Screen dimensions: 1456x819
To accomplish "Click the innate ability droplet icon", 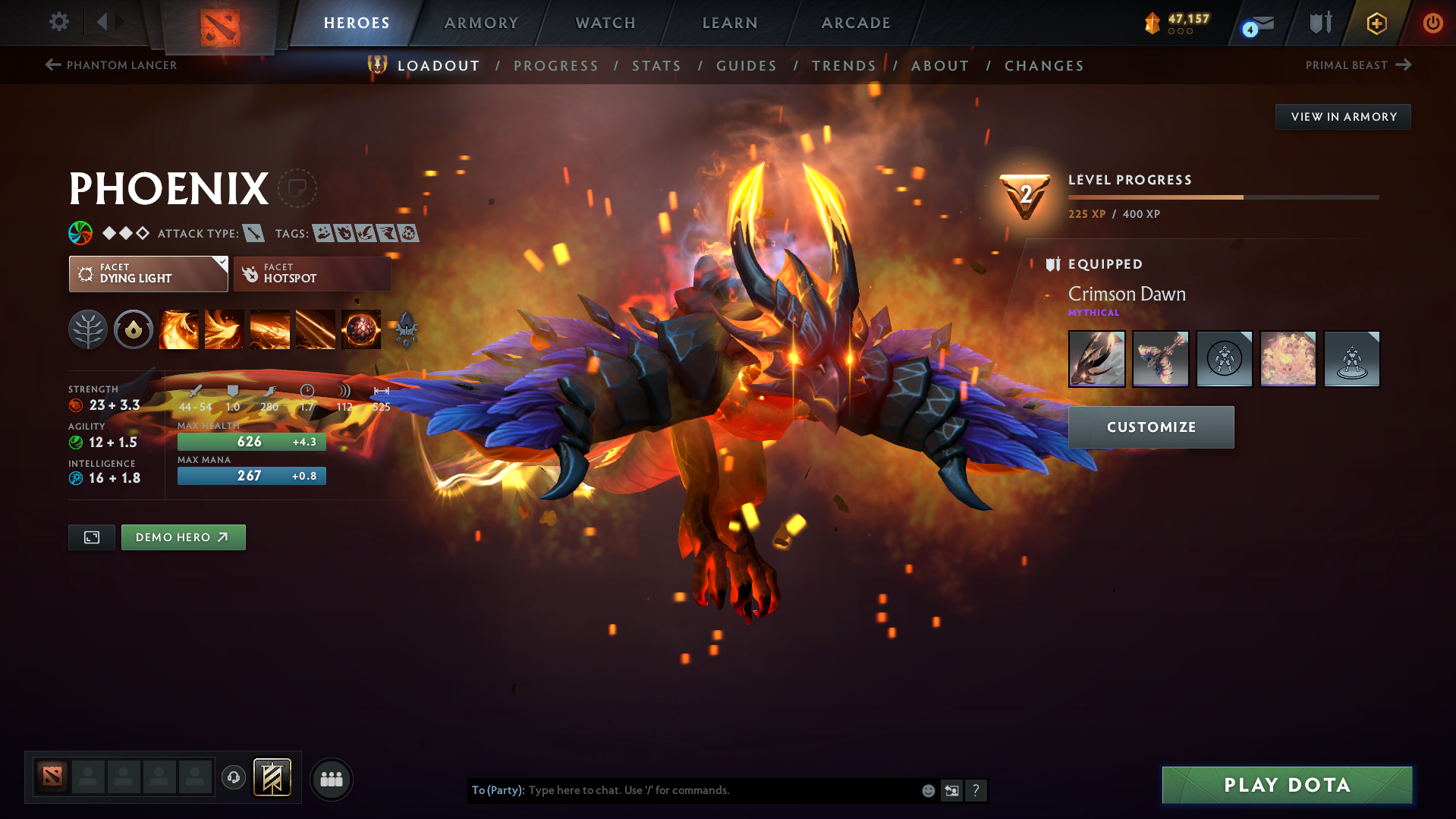I will pos(134,329).
